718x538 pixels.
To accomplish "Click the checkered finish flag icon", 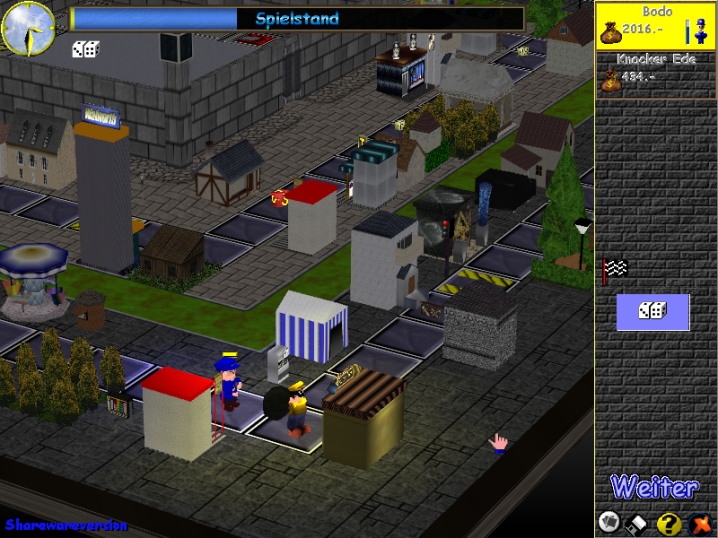I will point(613,268).
